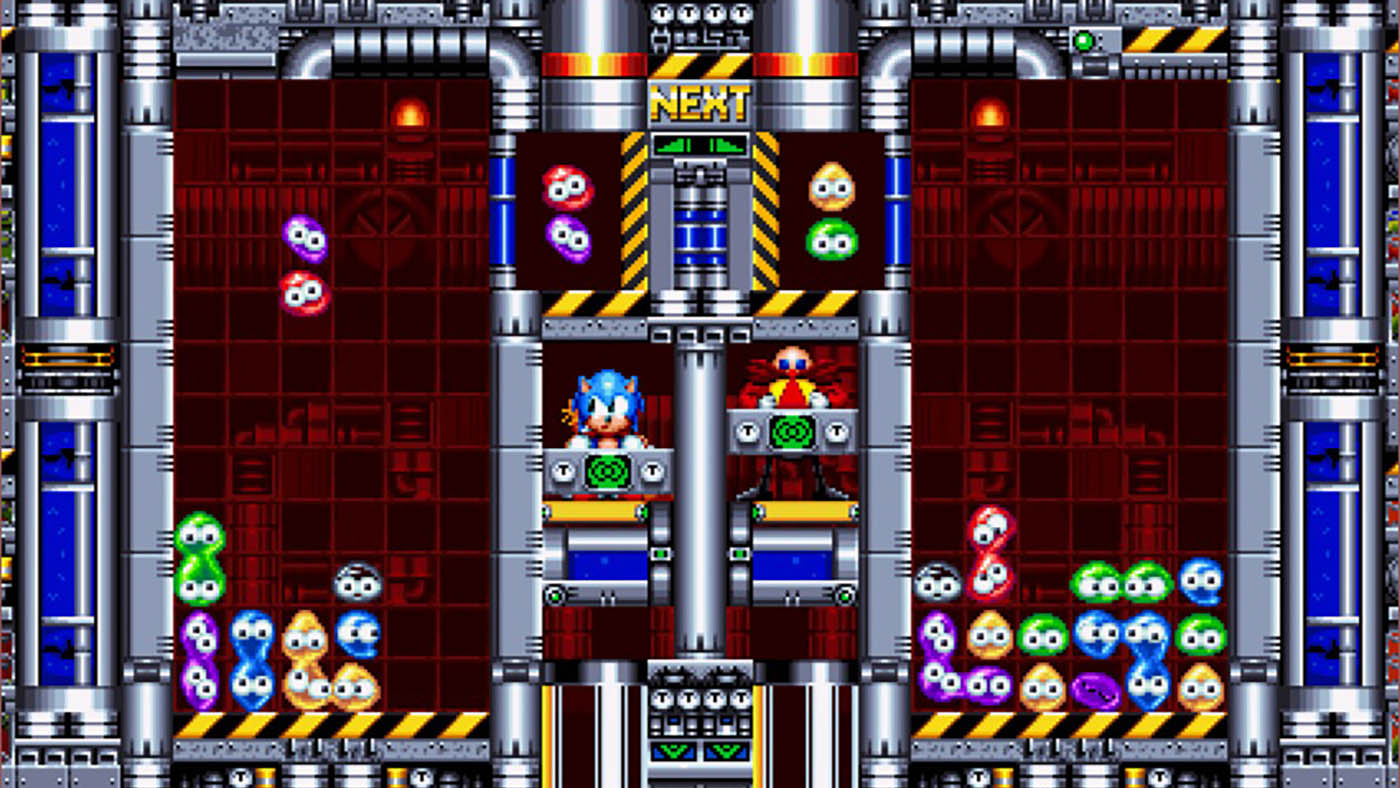Select the NEXT label banner
The width and height of the screenshot is (1400, 788).
click(x=700, y=100)
